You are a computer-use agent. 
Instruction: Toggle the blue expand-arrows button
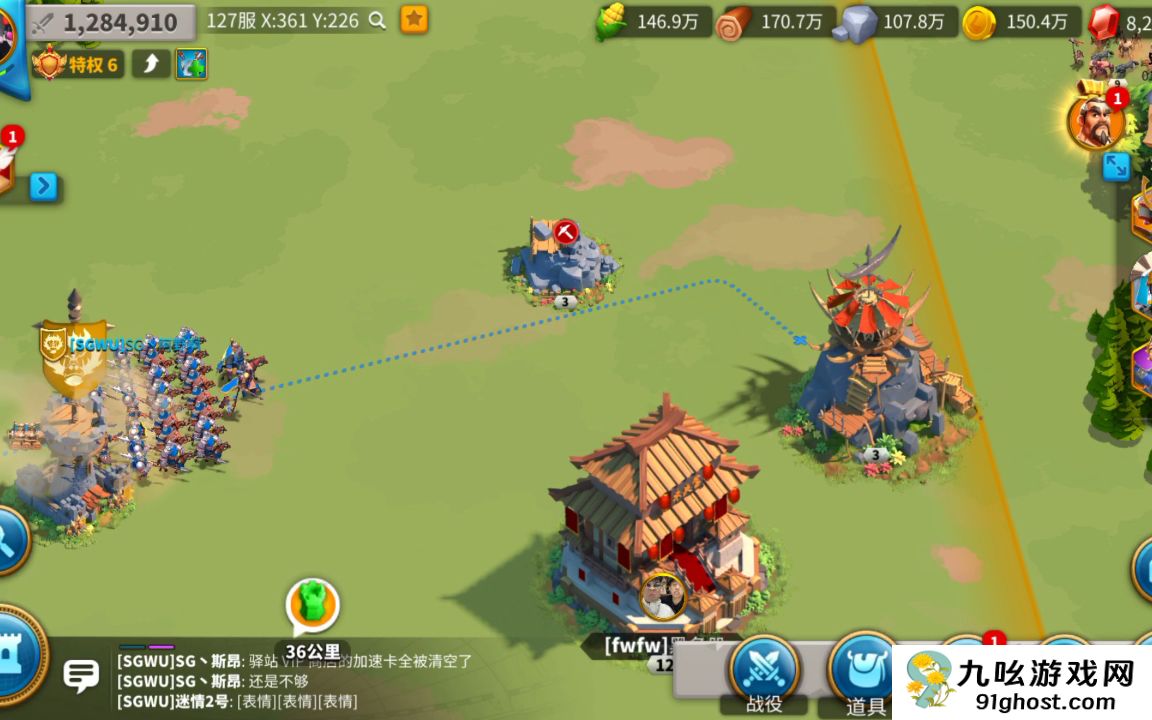(x=1115, y=166)
